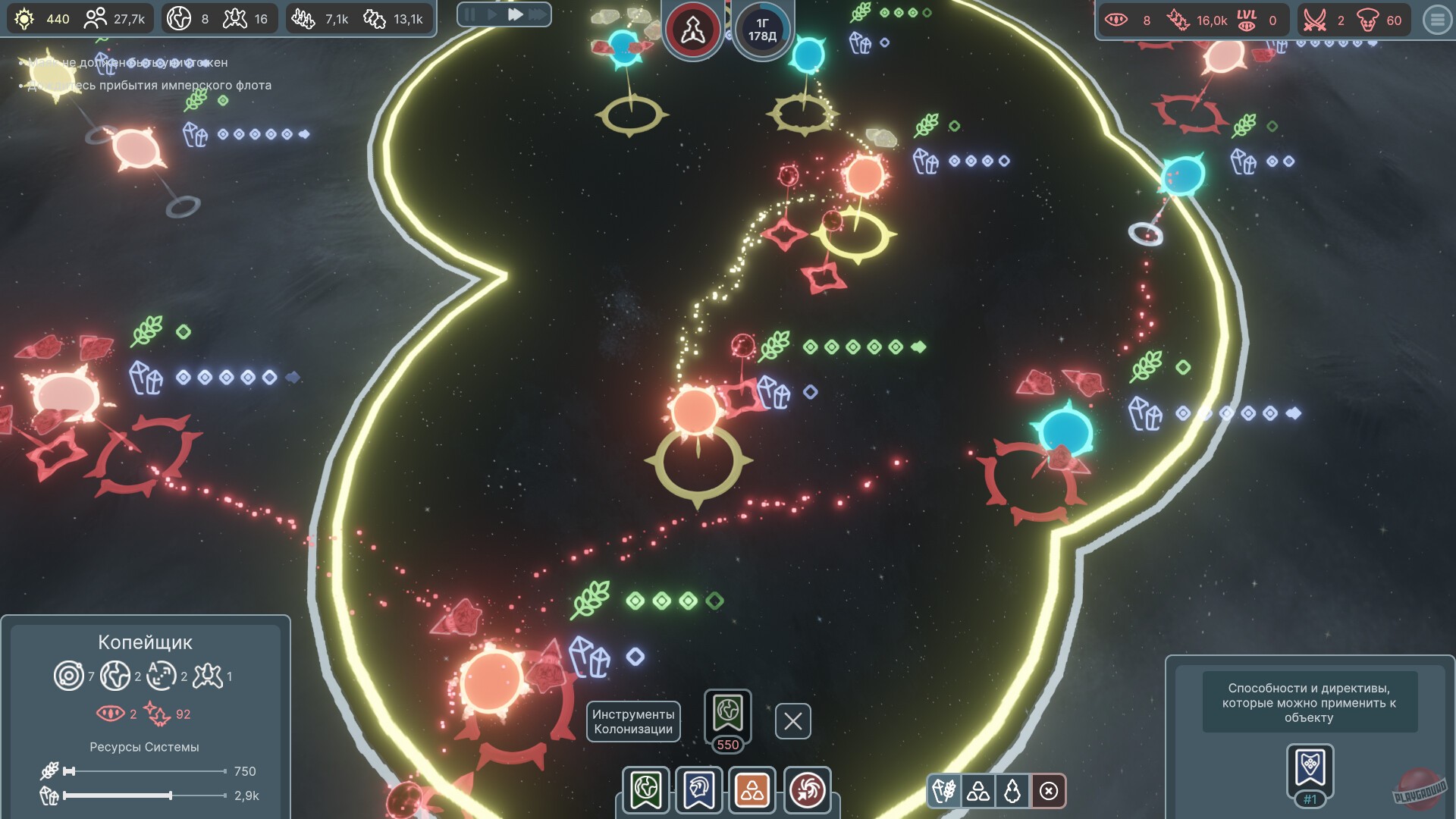Close the colonization tools with the X button
1456x819 pixels.
pyautogui.click(x=792, y=721)
